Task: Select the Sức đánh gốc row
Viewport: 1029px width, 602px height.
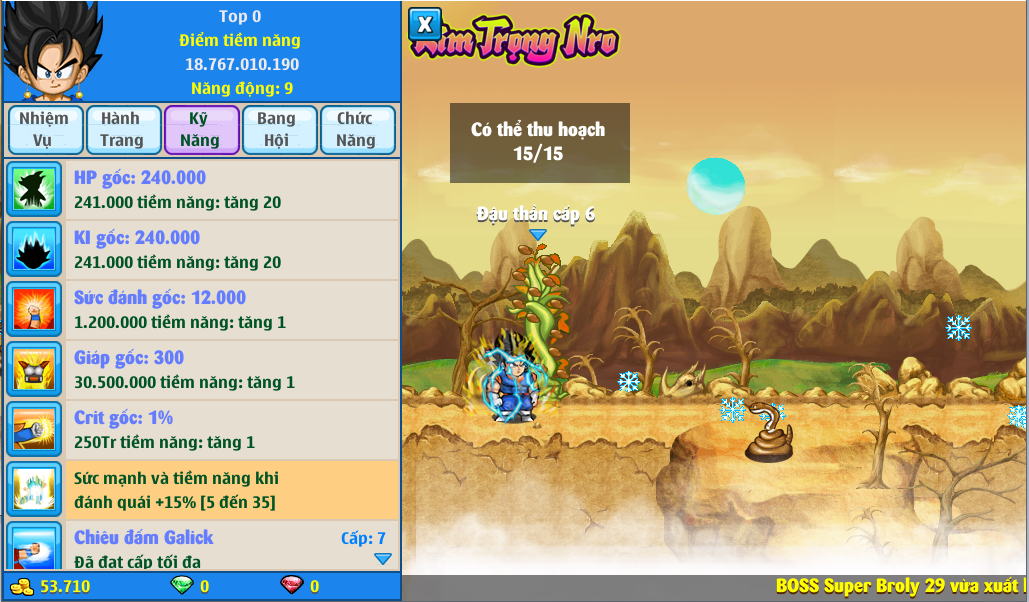Action: [x=230, y=310]
